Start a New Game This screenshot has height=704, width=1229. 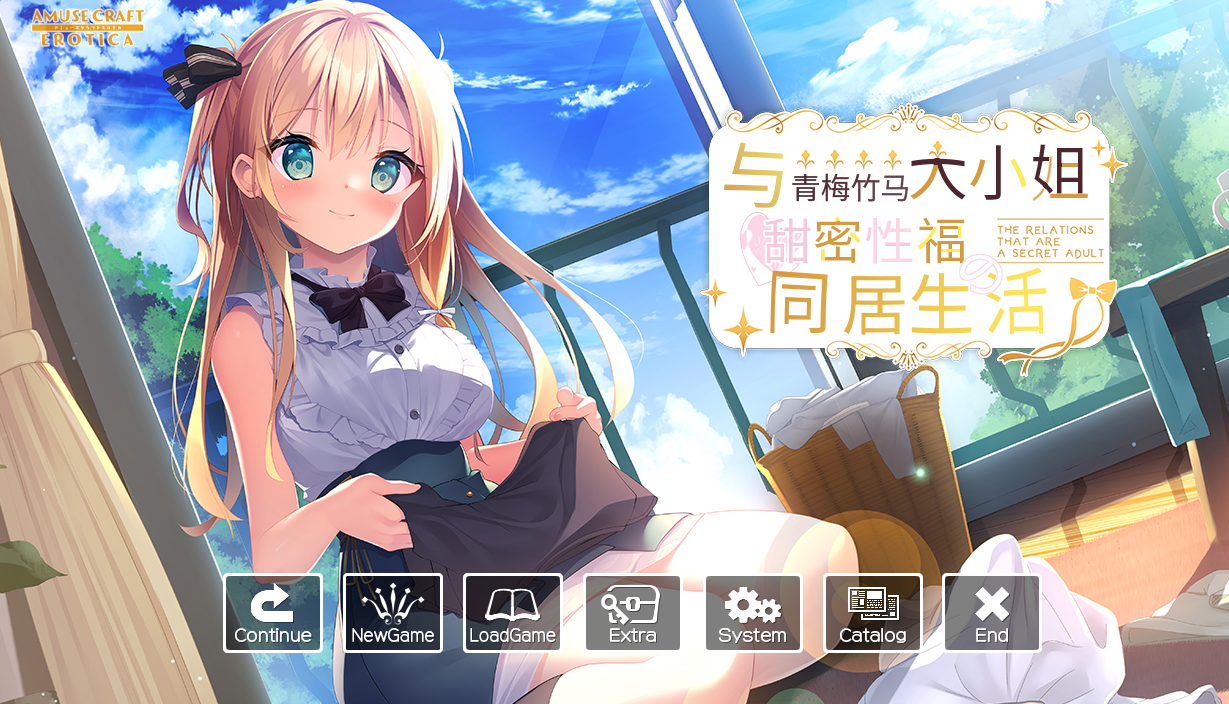(x=392, y=613)
